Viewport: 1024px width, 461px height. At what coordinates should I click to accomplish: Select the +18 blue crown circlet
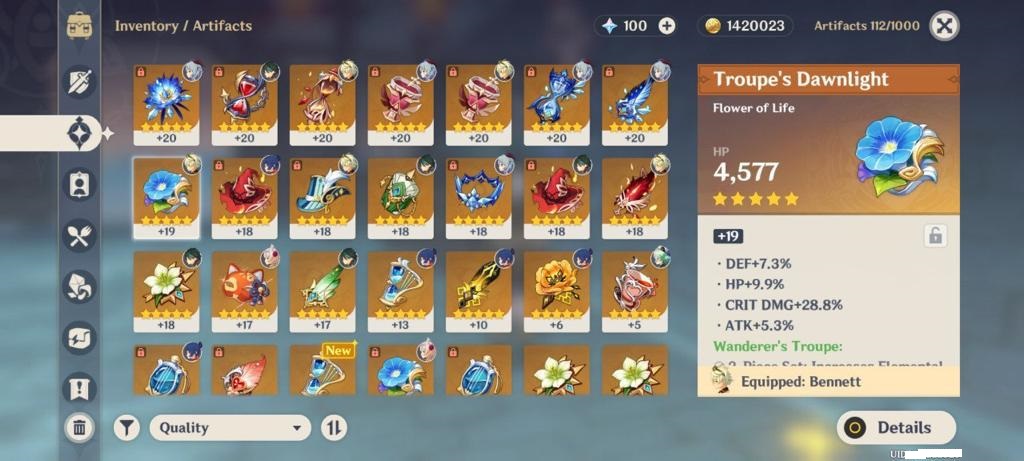pos(478,197)
